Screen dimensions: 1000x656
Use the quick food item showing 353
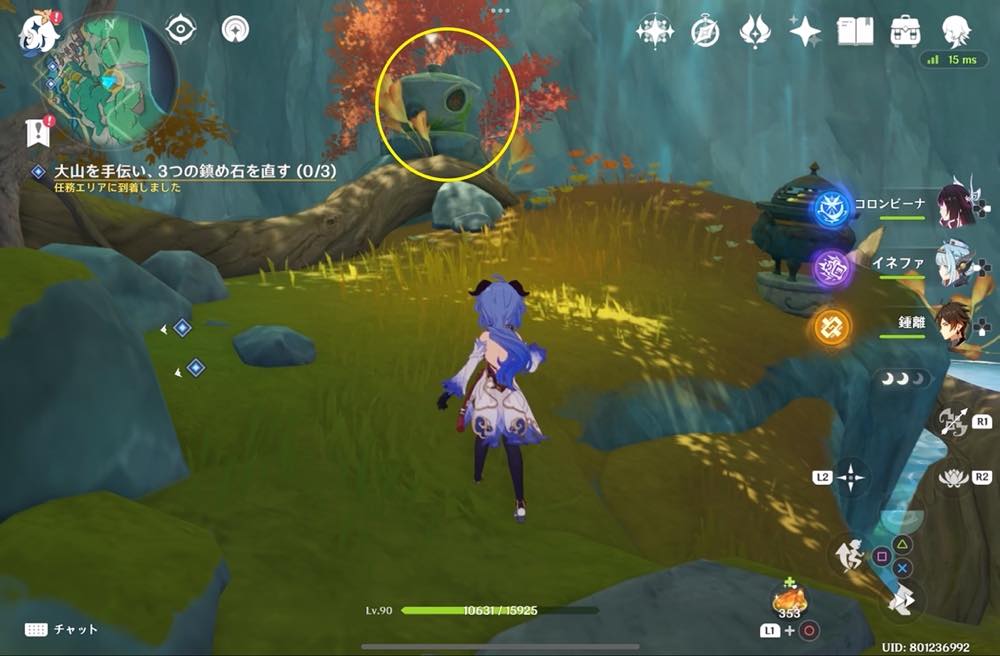point(789,601)
